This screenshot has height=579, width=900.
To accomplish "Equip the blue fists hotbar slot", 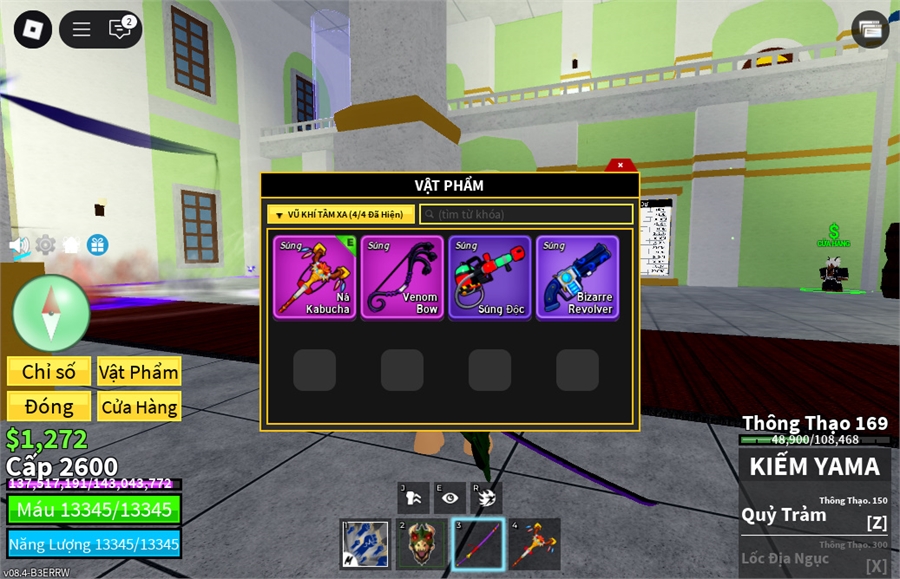I will tap(365, 544).
